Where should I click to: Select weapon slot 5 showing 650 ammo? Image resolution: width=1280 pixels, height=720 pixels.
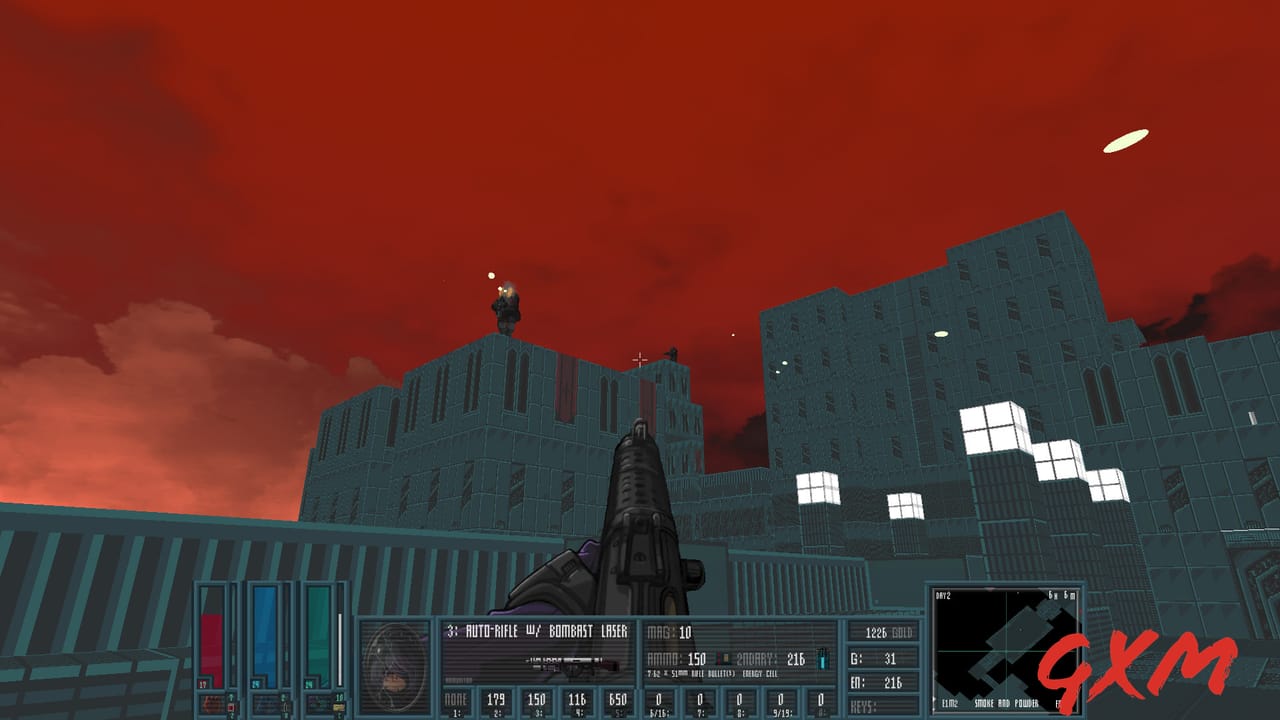620,698
